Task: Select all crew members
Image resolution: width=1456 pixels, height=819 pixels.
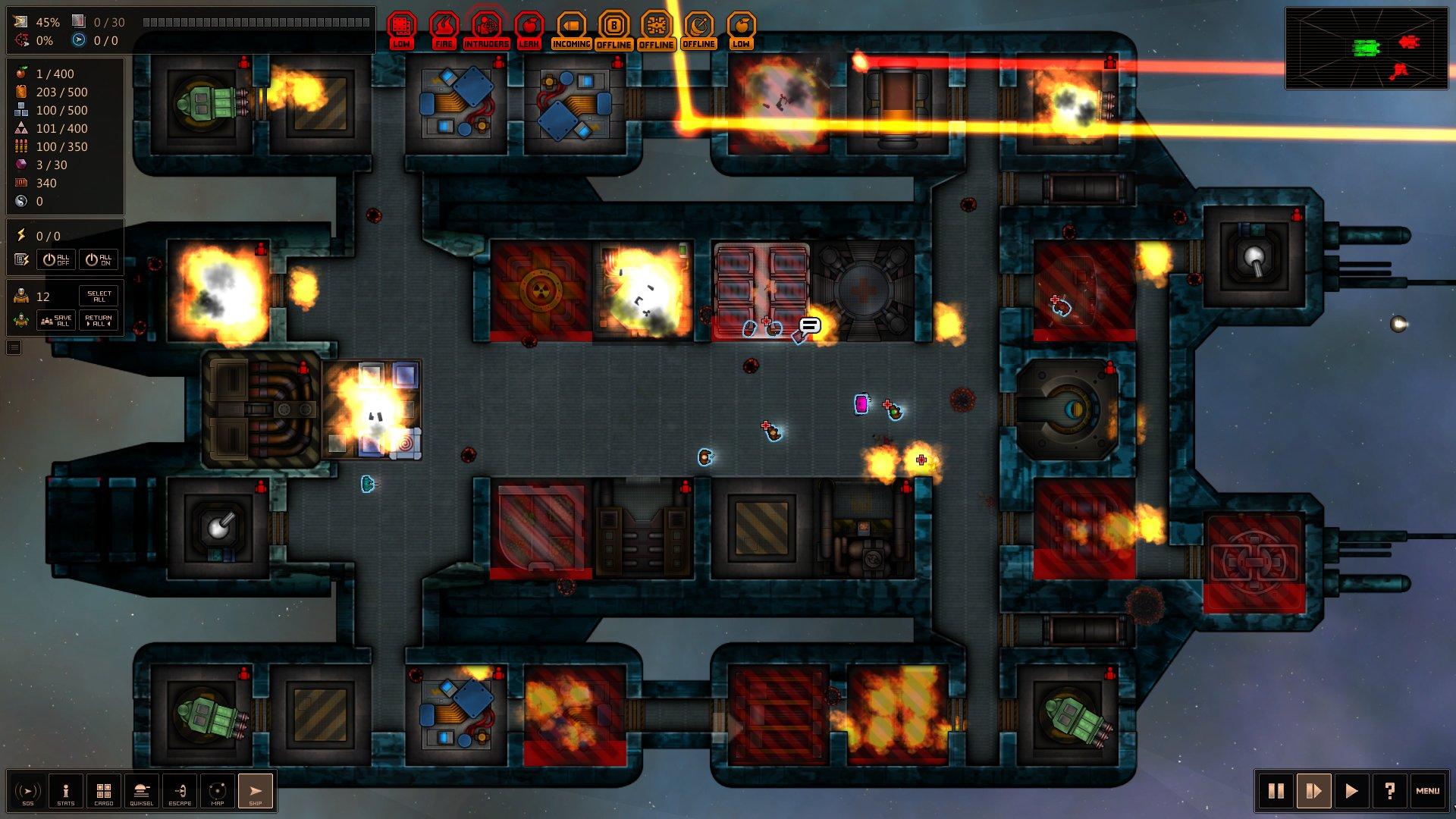Action: (x=99, y=296)
